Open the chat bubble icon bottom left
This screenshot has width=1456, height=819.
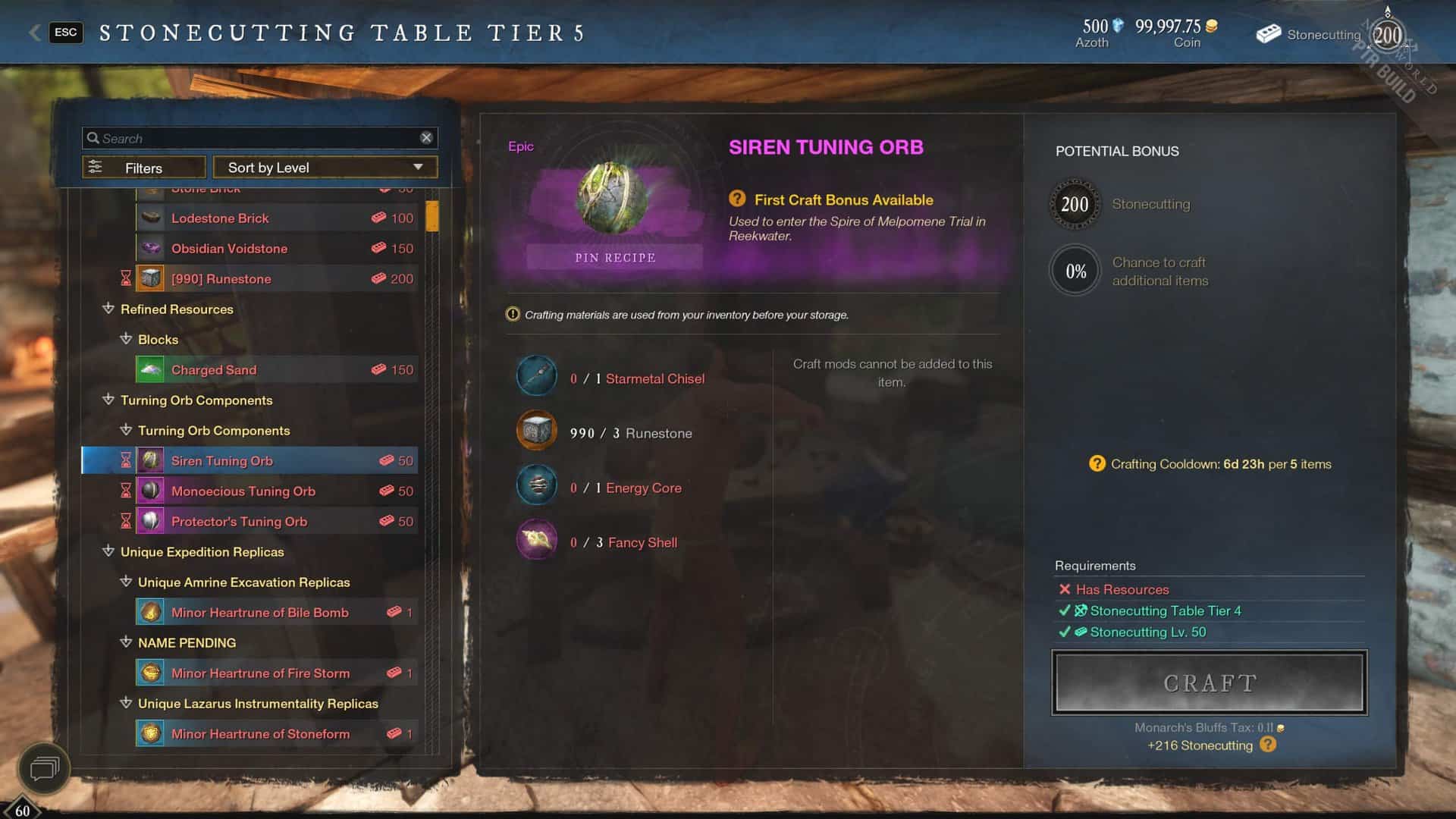45,769
